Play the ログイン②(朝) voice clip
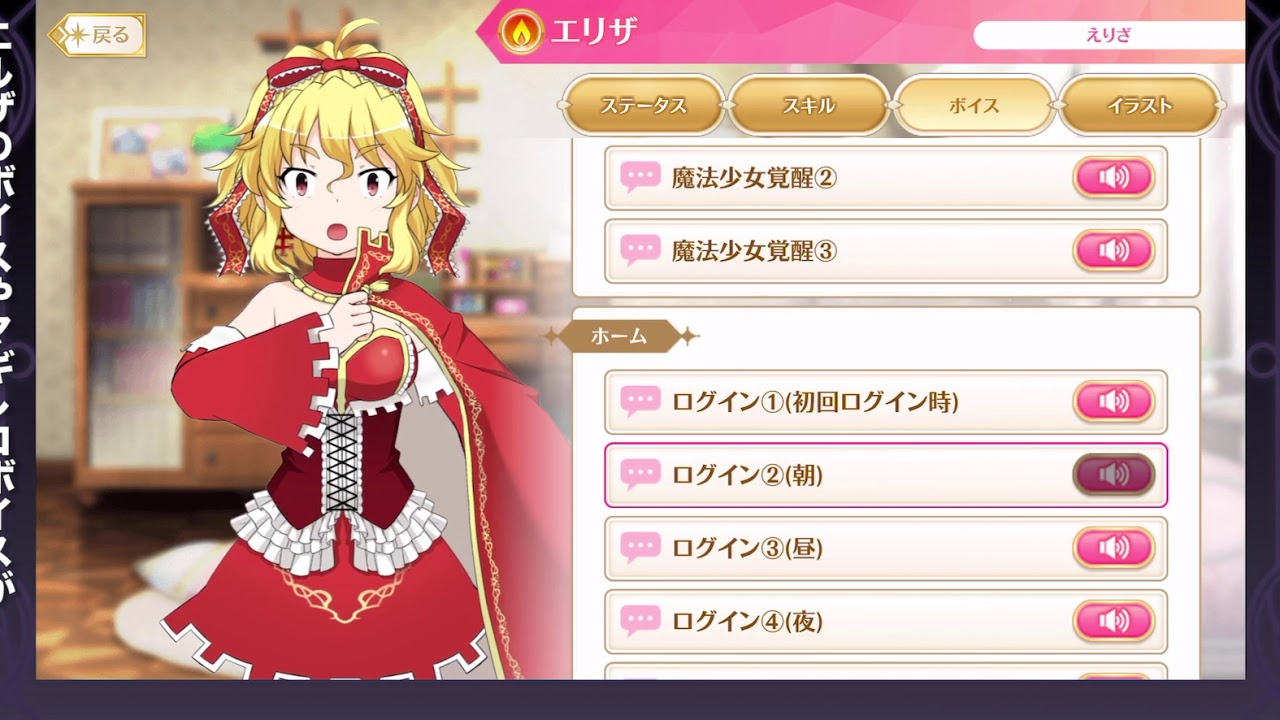 [x=1113, y=475]
